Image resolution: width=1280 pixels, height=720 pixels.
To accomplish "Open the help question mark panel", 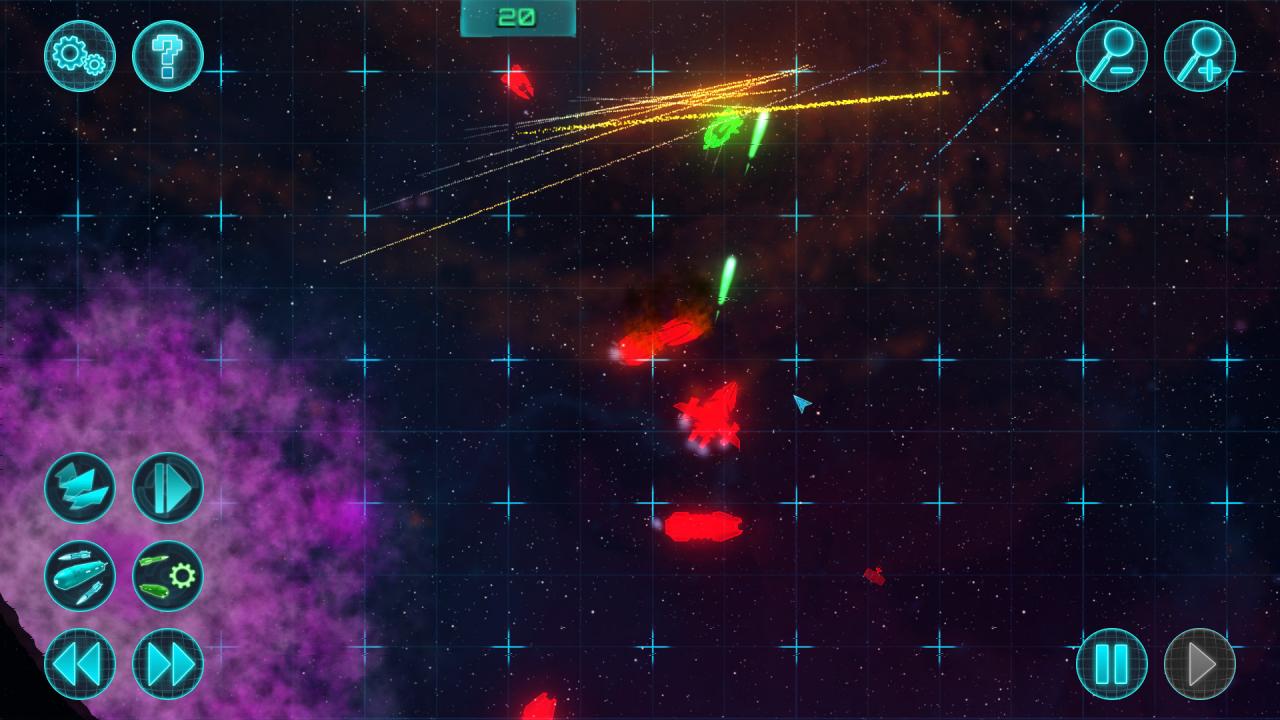I will coord(167,57).
